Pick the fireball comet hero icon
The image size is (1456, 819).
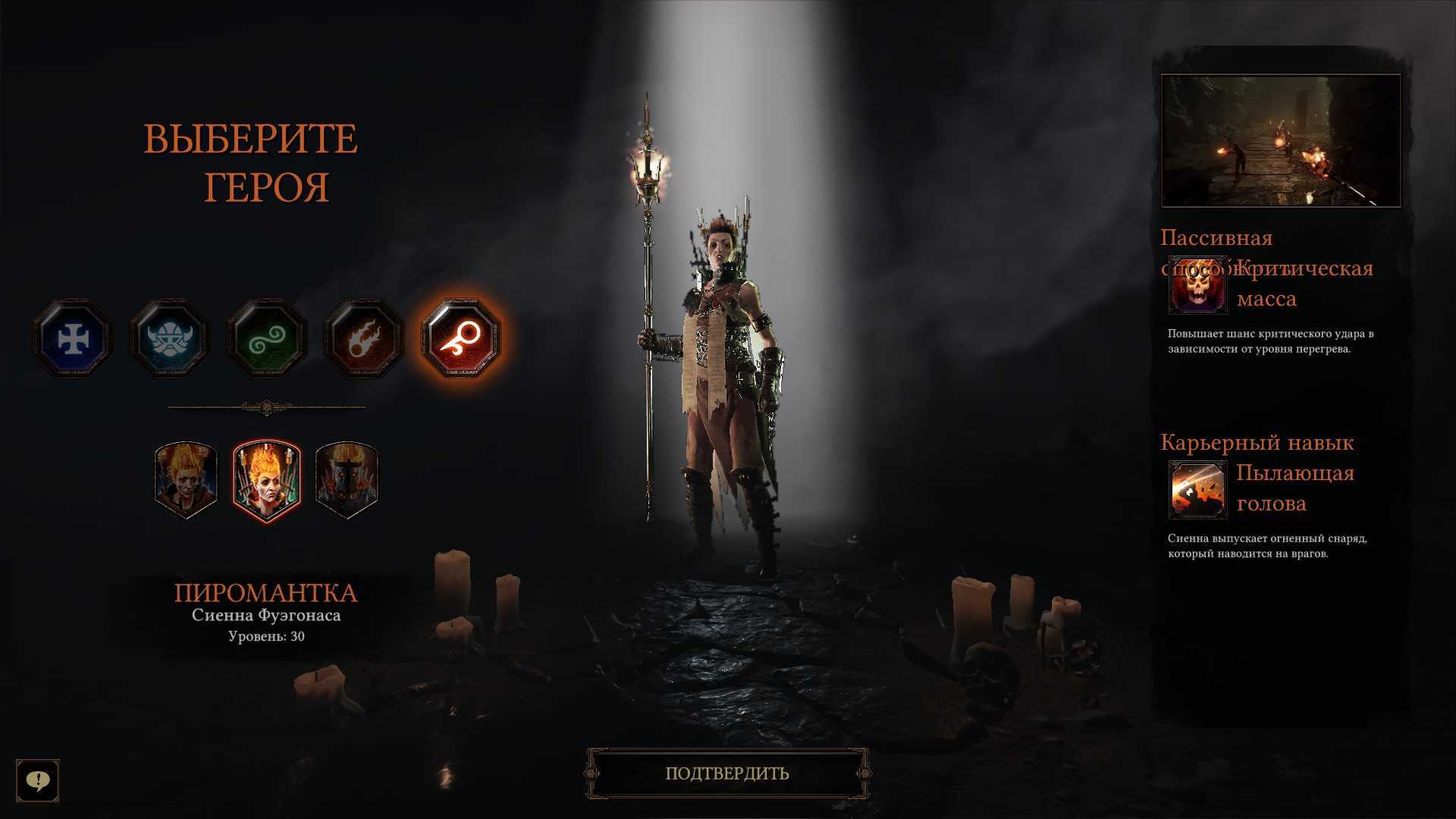[363, 339]
